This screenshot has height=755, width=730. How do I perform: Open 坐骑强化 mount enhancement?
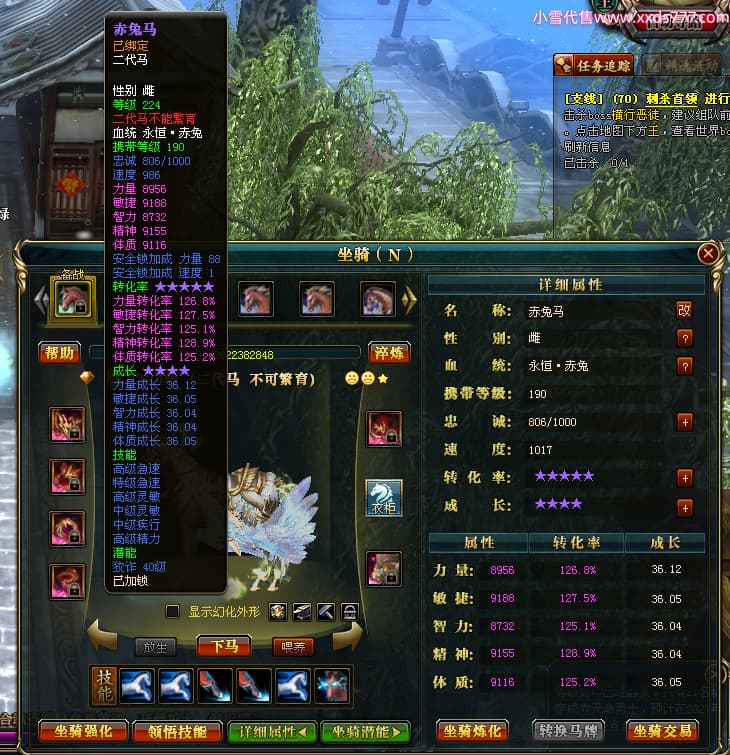pos(84,731)
